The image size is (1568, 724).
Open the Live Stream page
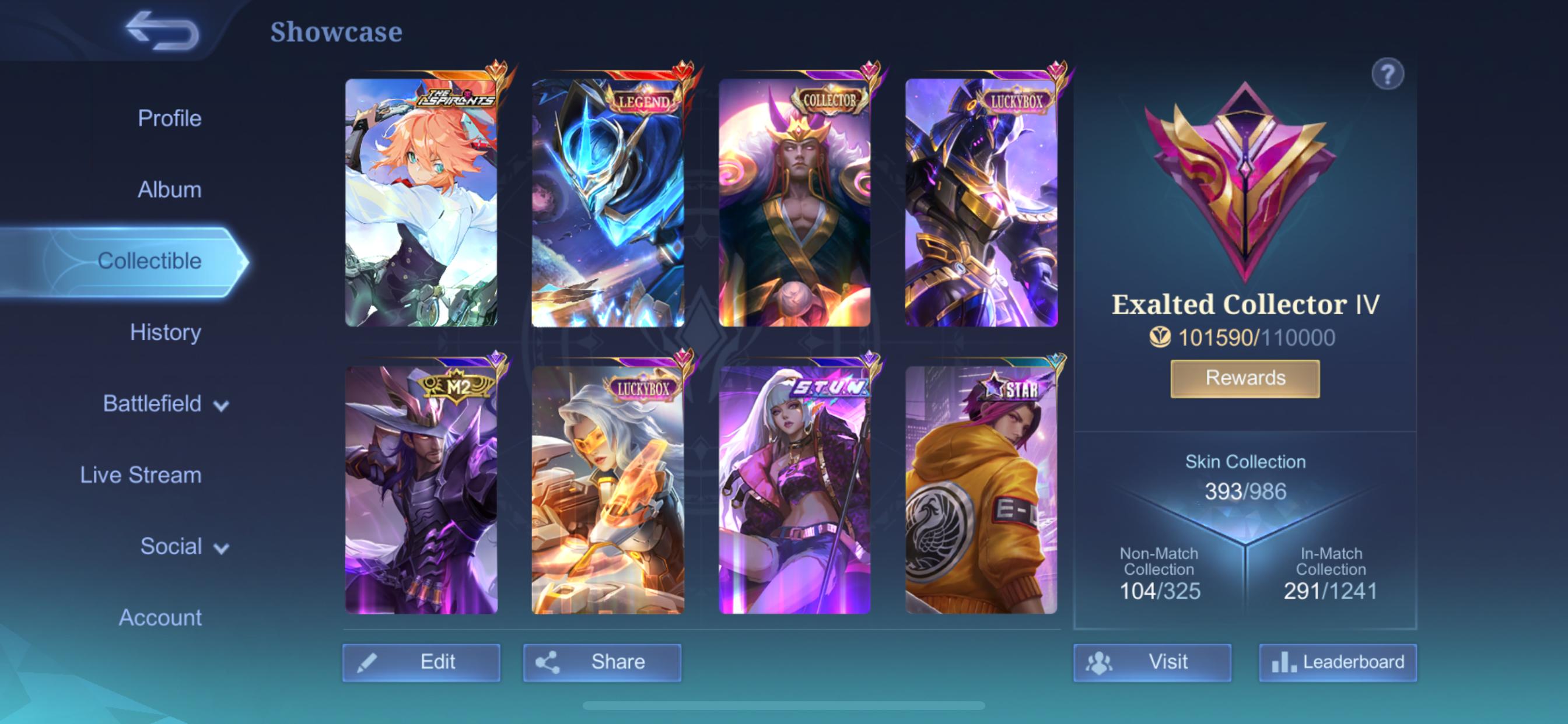point(140,475)
